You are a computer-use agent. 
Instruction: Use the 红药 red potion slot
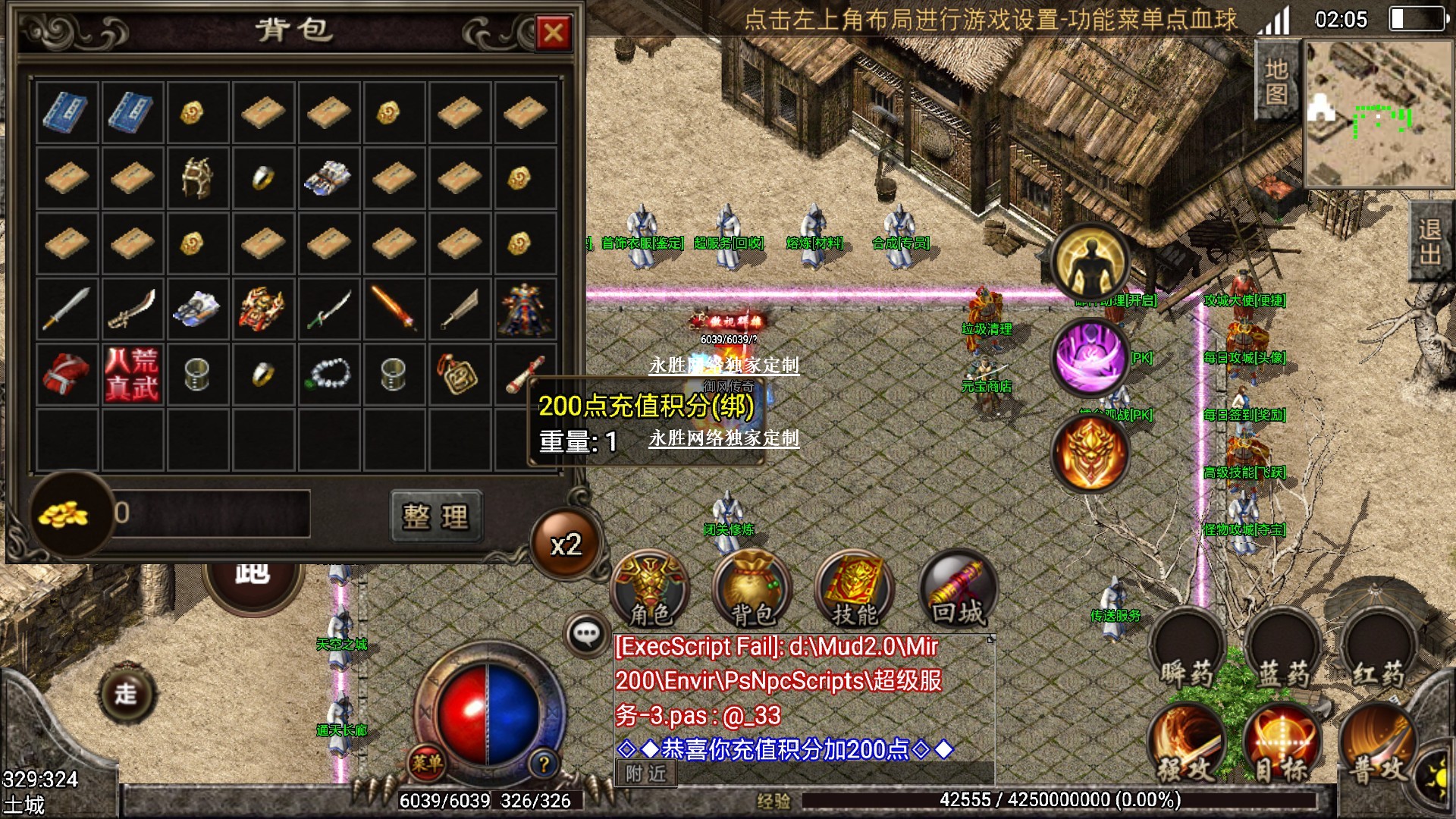(x=1378, y=652)
